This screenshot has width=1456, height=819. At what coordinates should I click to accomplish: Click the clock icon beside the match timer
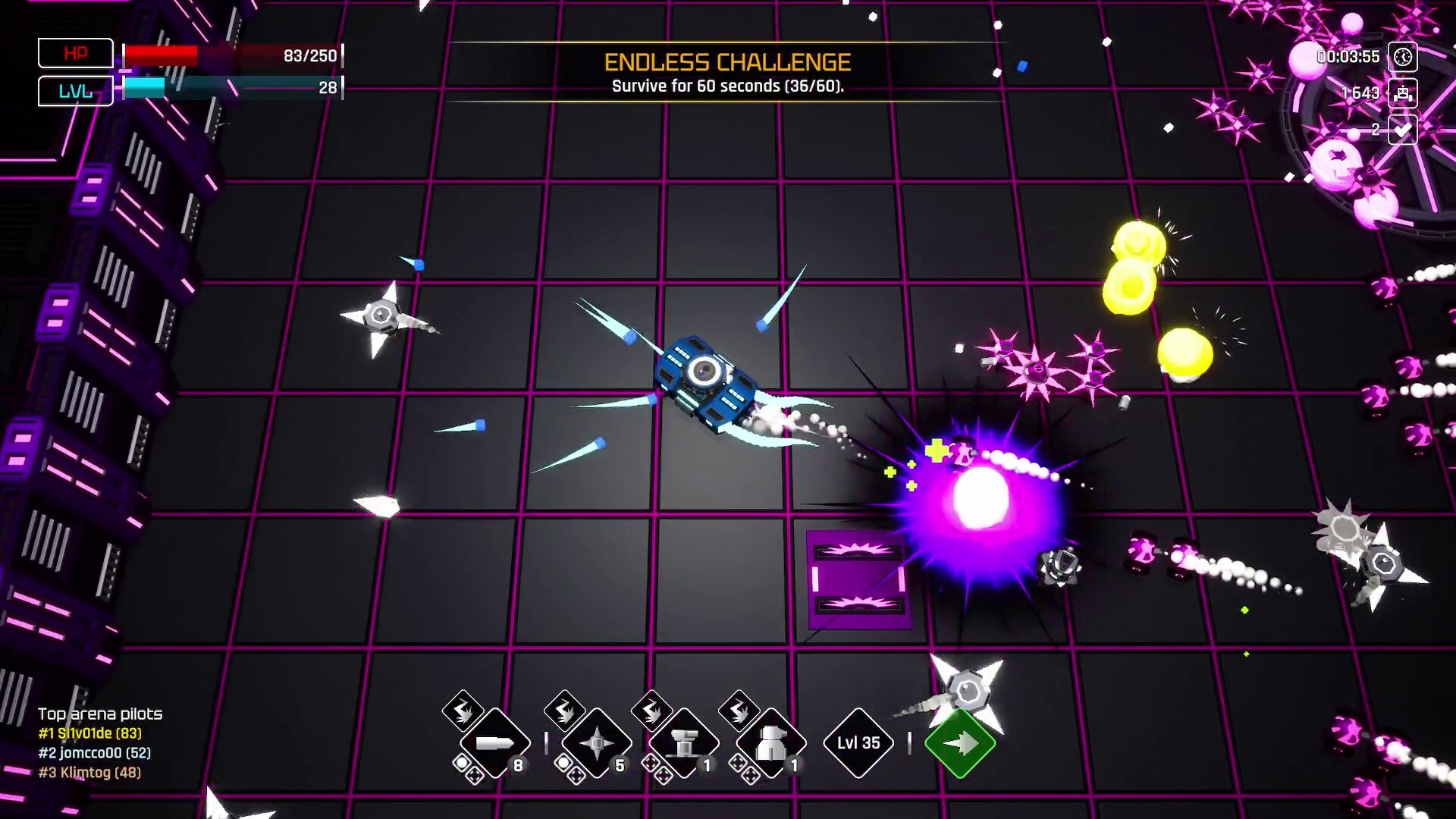1404,56
